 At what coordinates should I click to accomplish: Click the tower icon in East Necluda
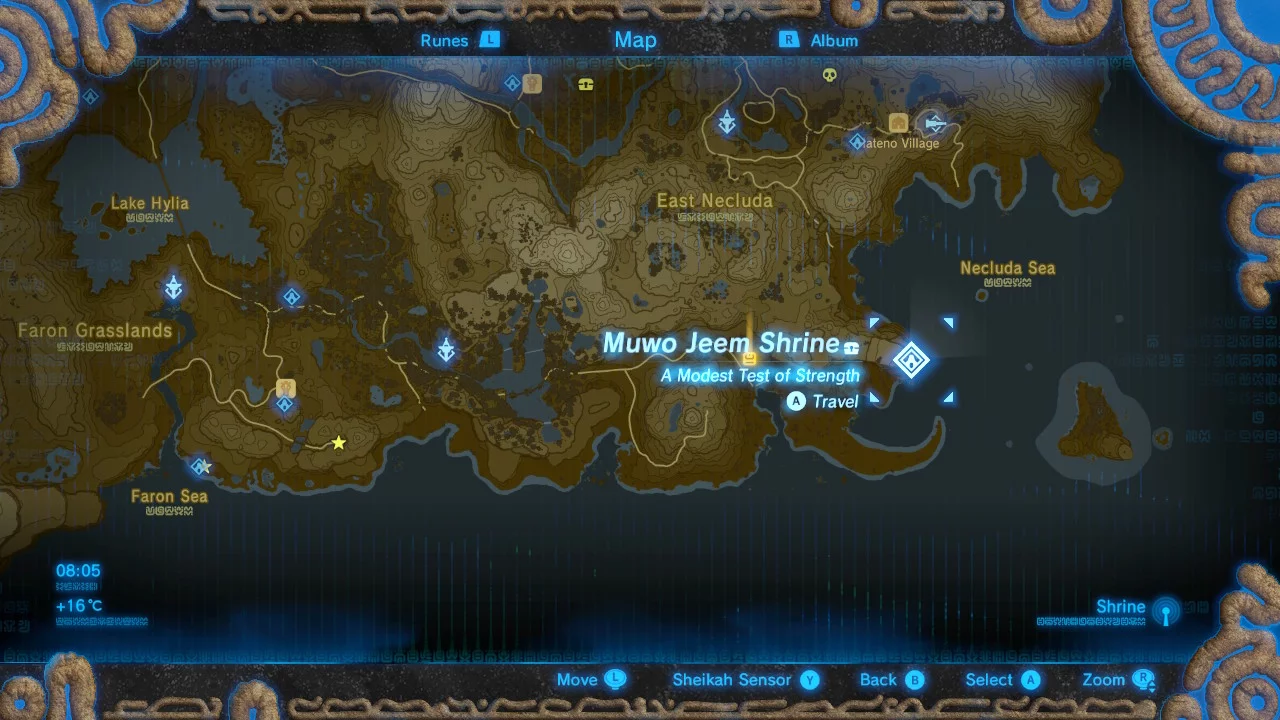pyautogui.click(x=727, y=122)
